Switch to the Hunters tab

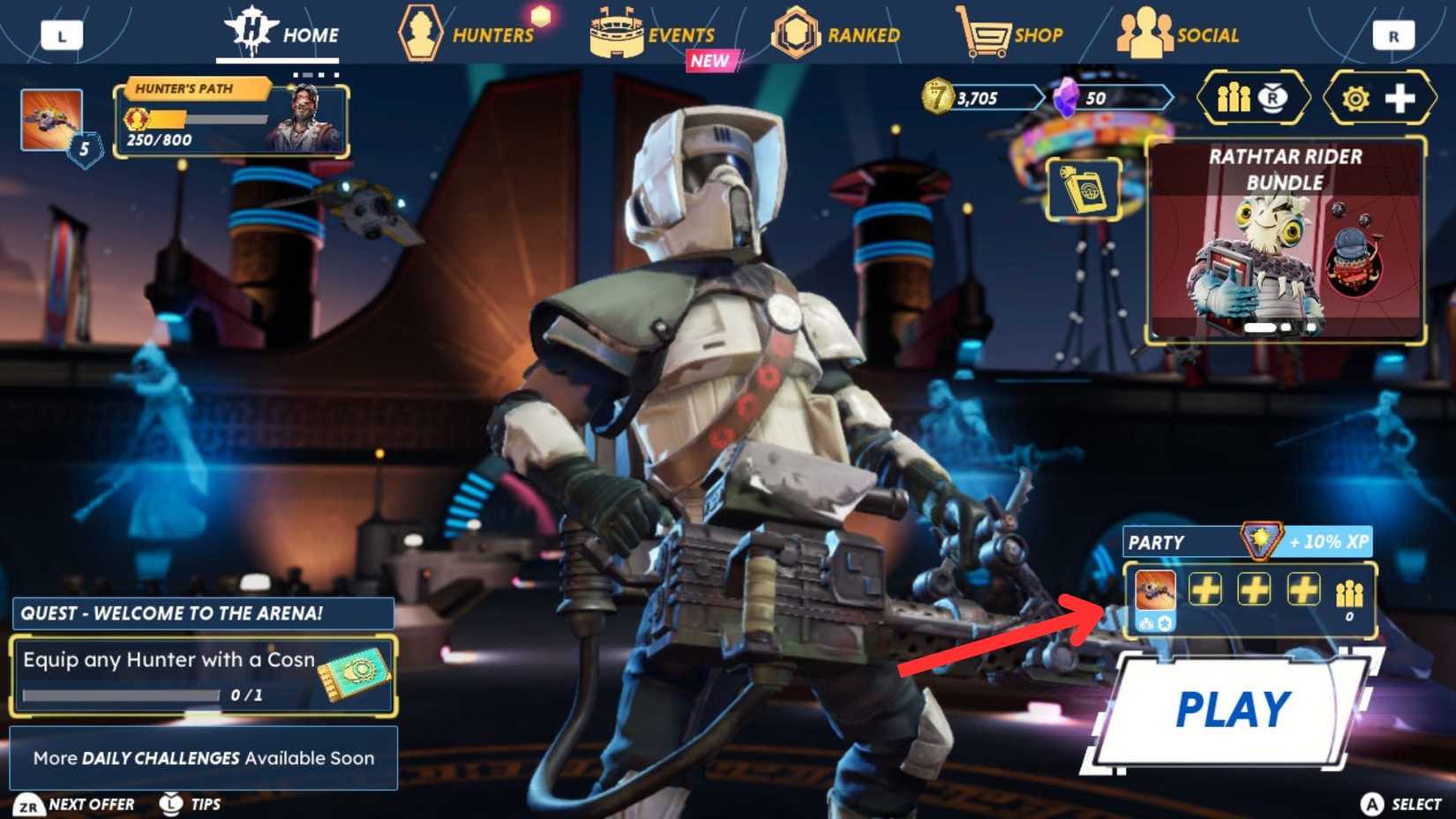pos(467,35)
